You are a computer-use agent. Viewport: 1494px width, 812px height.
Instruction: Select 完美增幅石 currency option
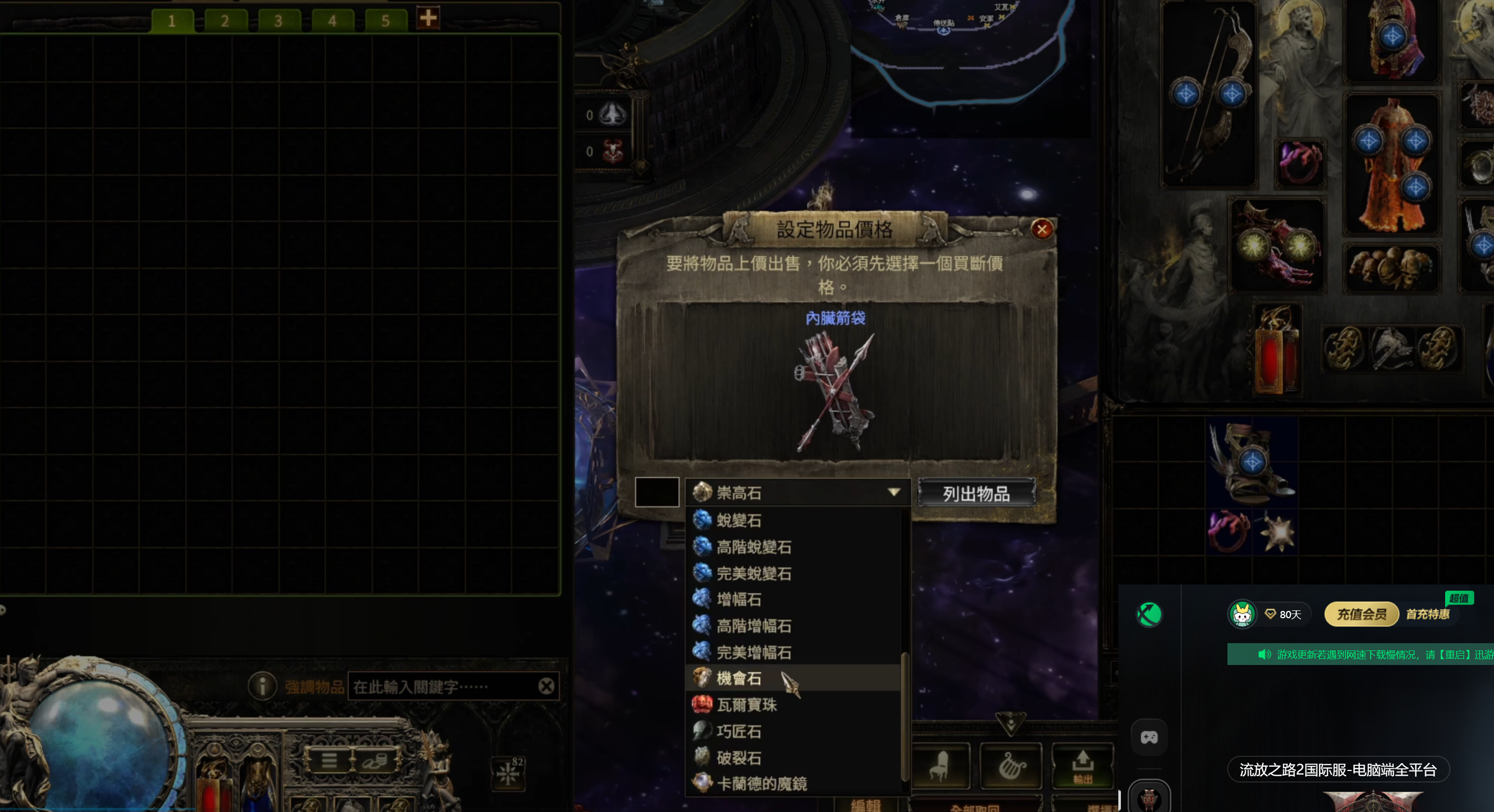coord(753,653)
